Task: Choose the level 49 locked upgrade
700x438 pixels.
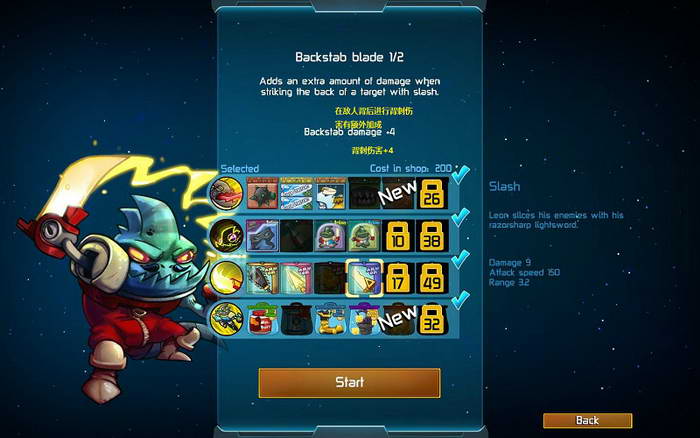Action: click(432, 277)
